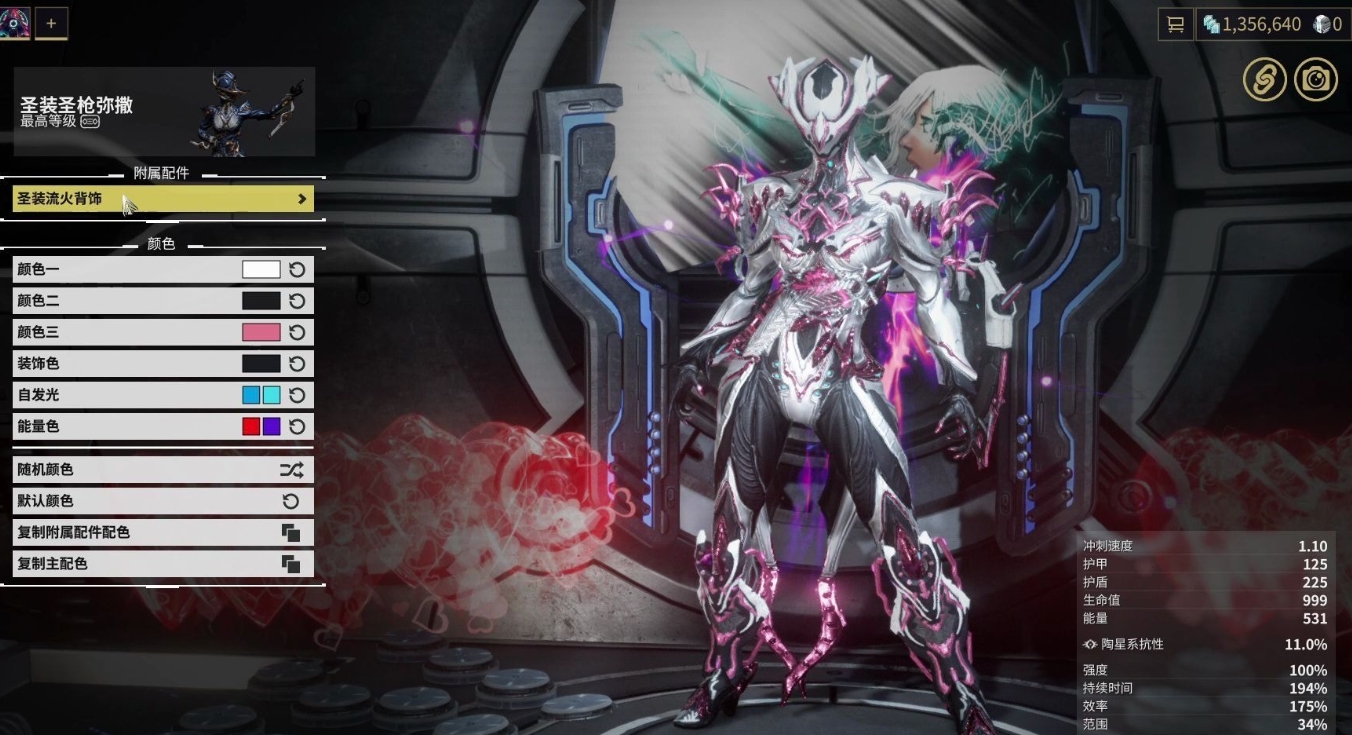Click the copy icon beside 复制附属配件配色

(292, 532)
